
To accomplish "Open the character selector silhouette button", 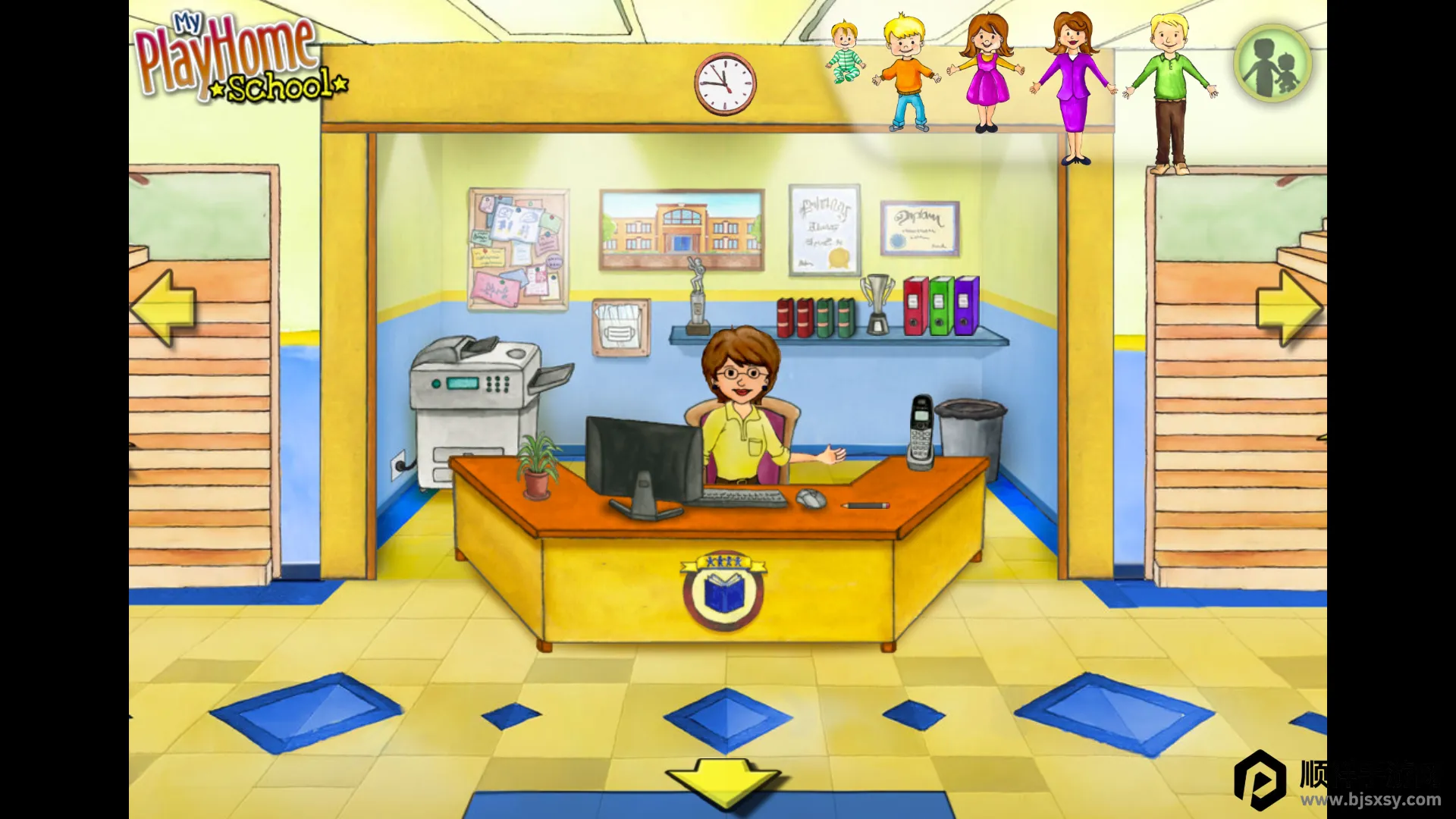I will click(1272, 64).
